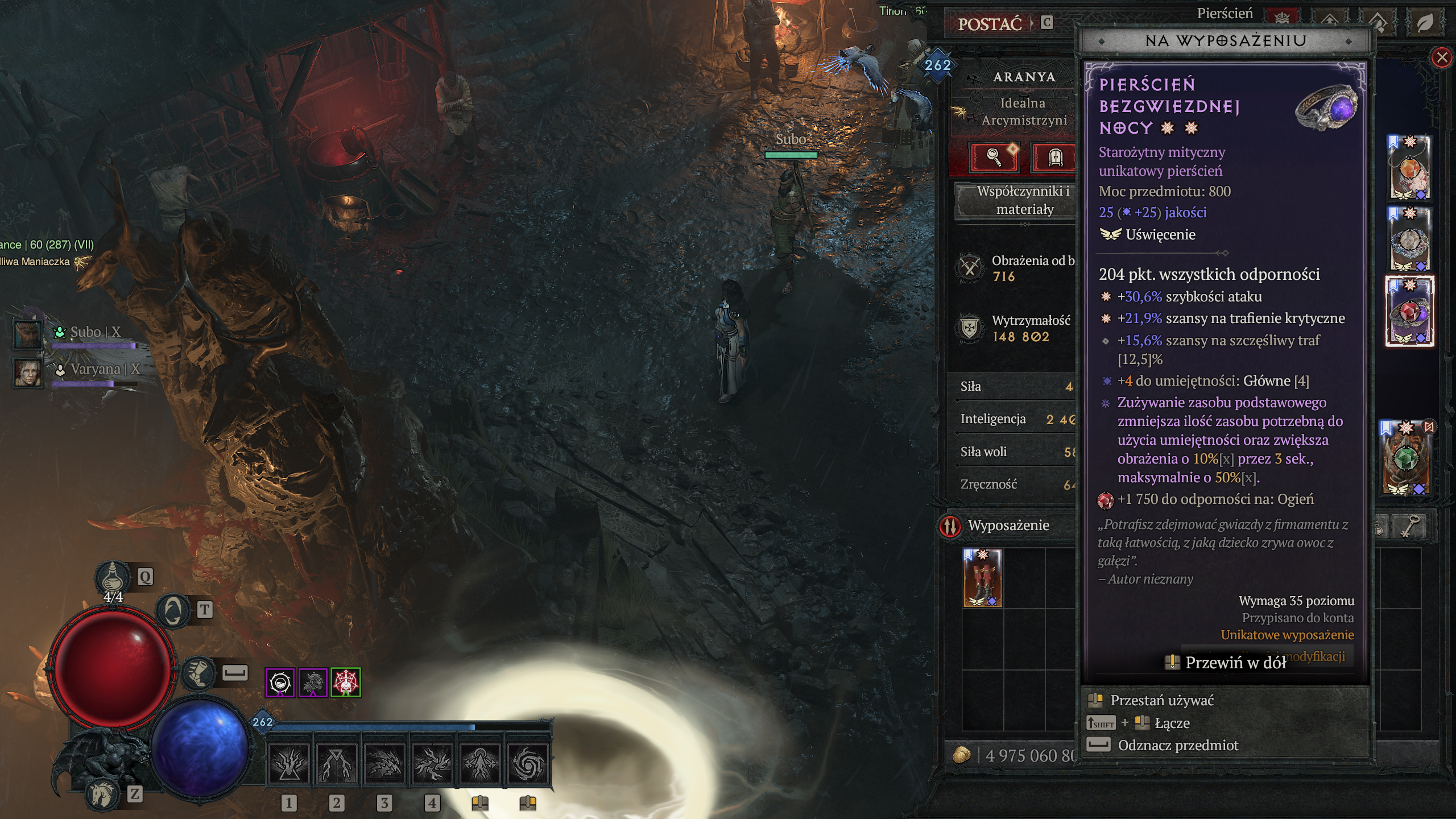Switch to the leaf icon tab
This screenshot has height=819, width=1456.
pos(1425,23)
